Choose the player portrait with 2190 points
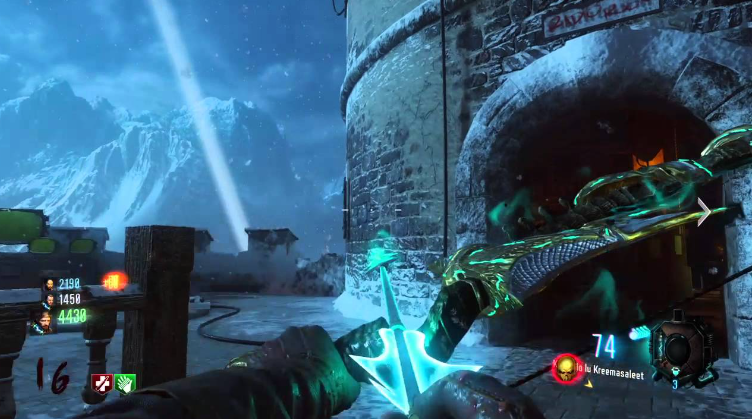 (47, 284)
